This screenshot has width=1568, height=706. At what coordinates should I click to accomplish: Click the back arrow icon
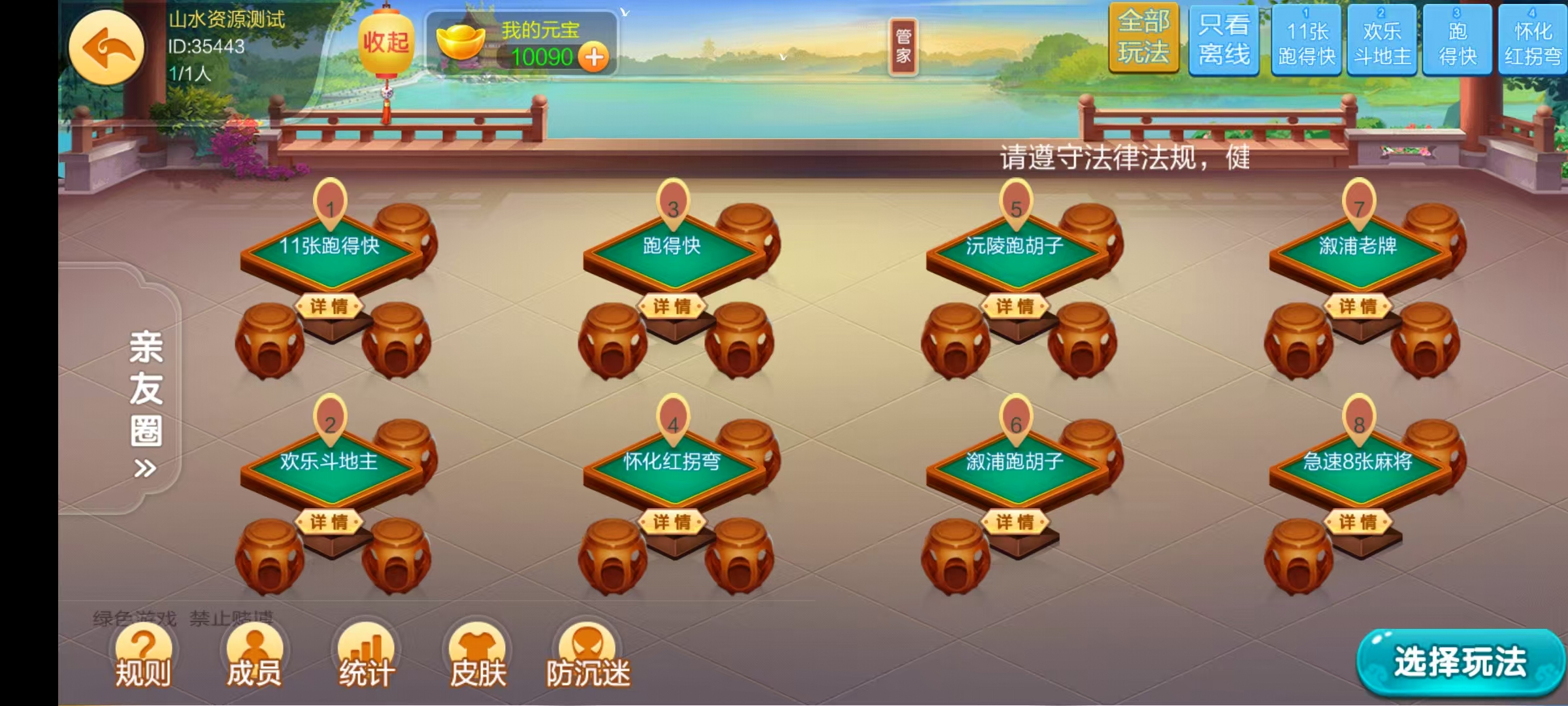click(108, 48)
